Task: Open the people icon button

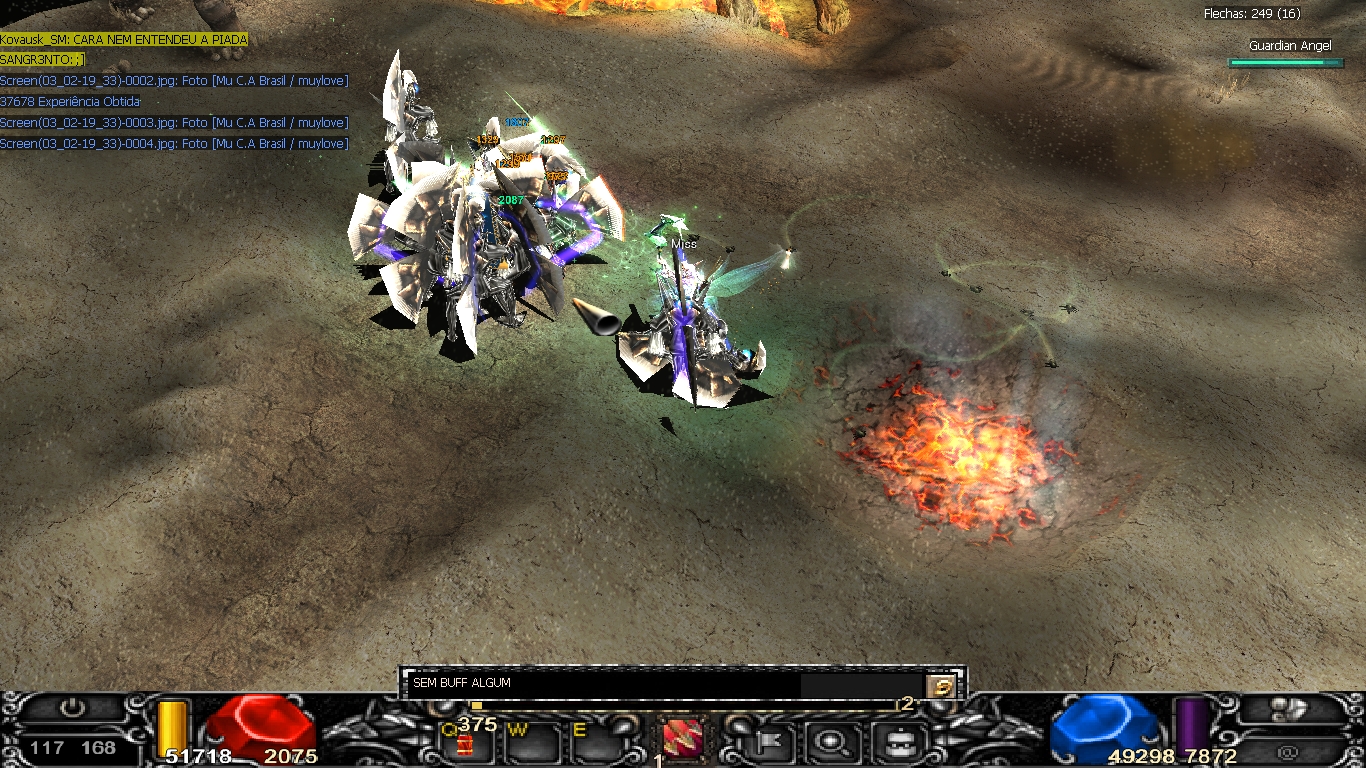Action: pyautogui.click(x=1288, y=709)
